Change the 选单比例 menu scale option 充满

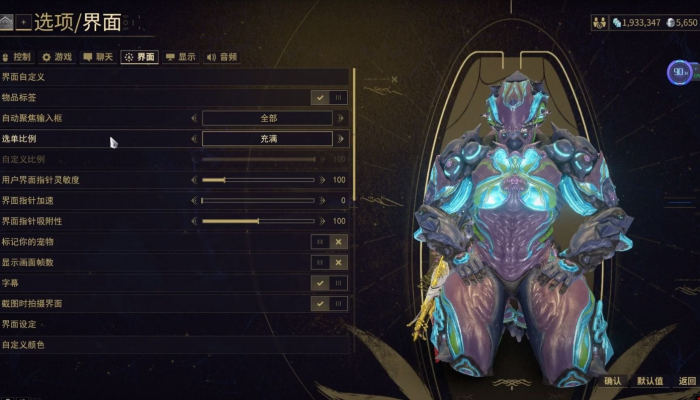[x=267, y=139]
